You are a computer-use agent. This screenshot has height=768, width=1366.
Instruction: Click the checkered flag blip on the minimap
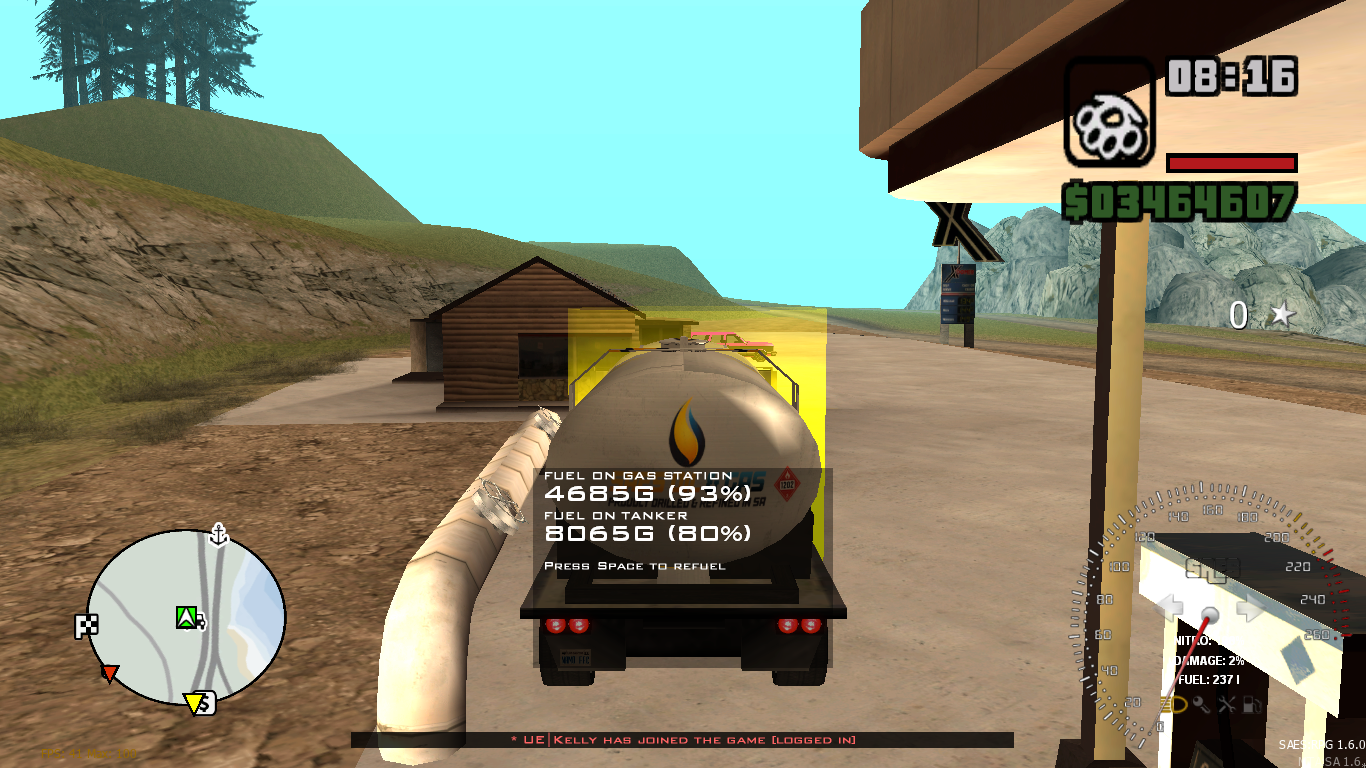pyautogui.click(x=87, y=623)
